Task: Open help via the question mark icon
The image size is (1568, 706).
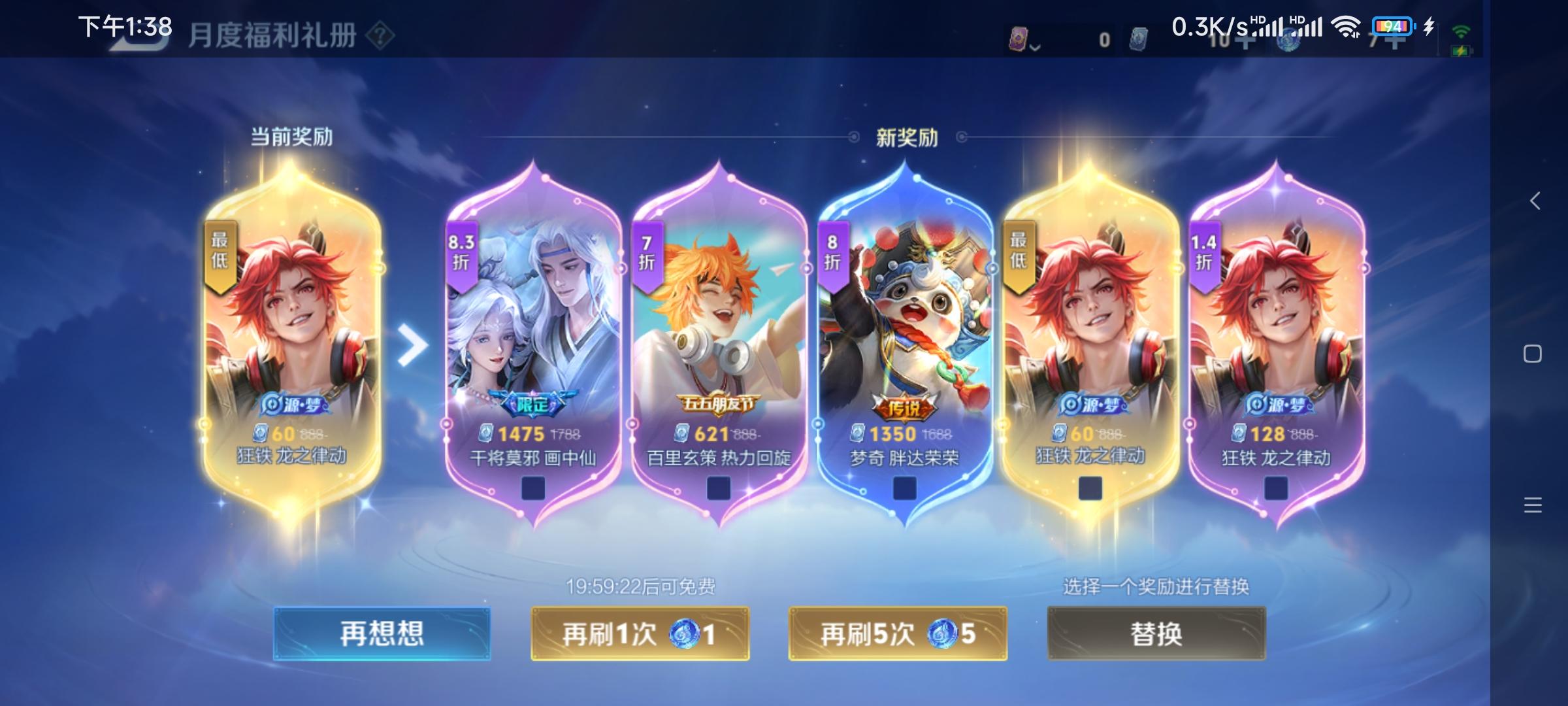Action: click(x=381, y=36)
